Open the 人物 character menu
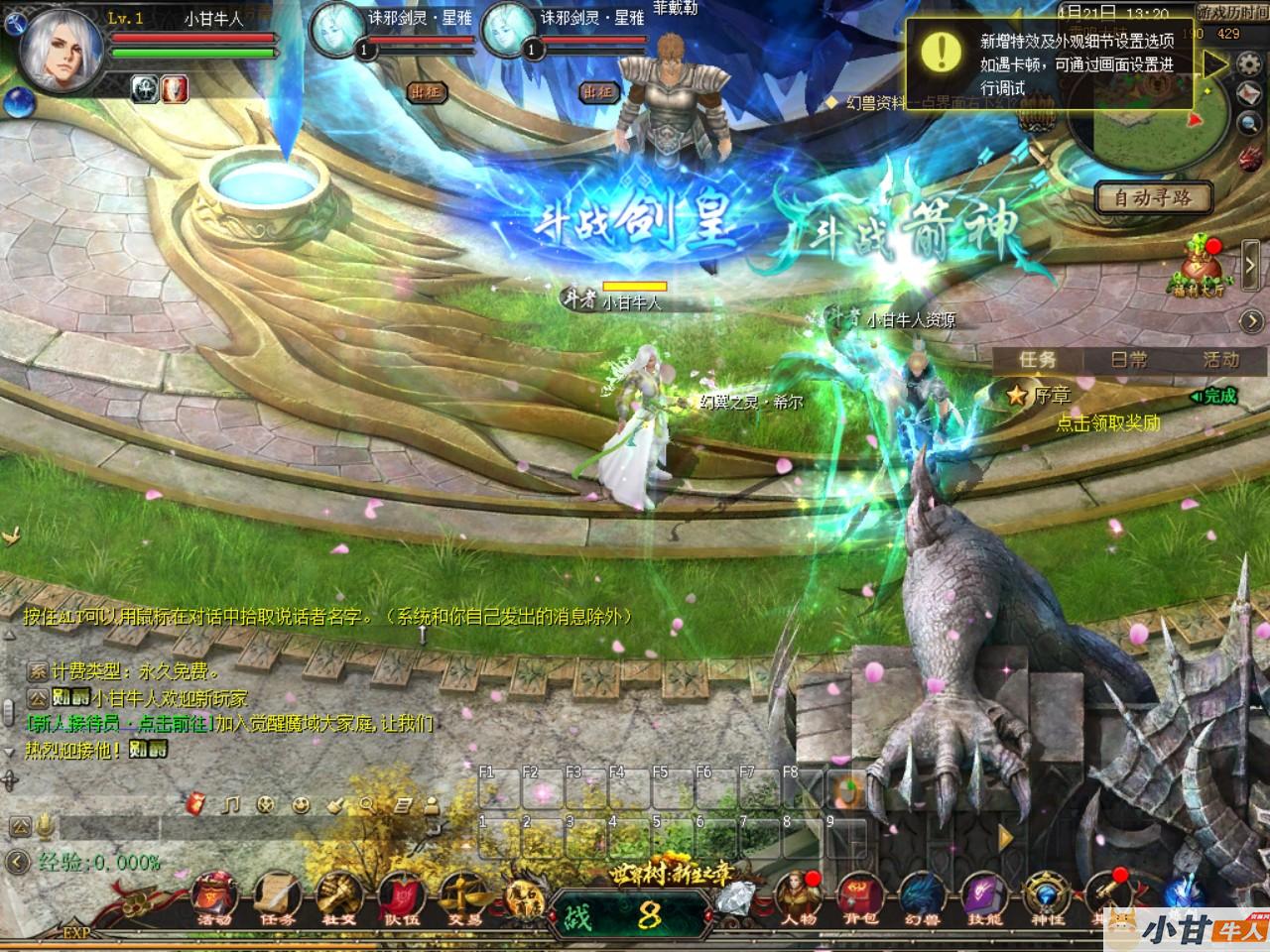The height and width of the screenshot is (952, 1270). 797,897
